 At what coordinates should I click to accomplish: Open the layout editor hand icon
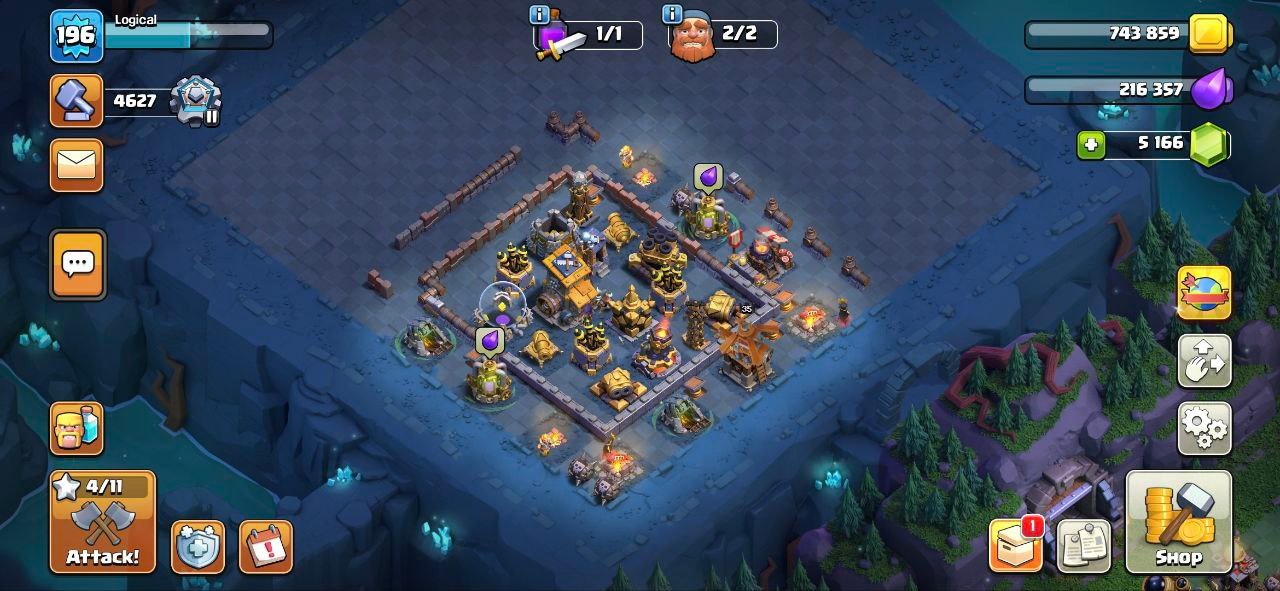point(1204,361)
